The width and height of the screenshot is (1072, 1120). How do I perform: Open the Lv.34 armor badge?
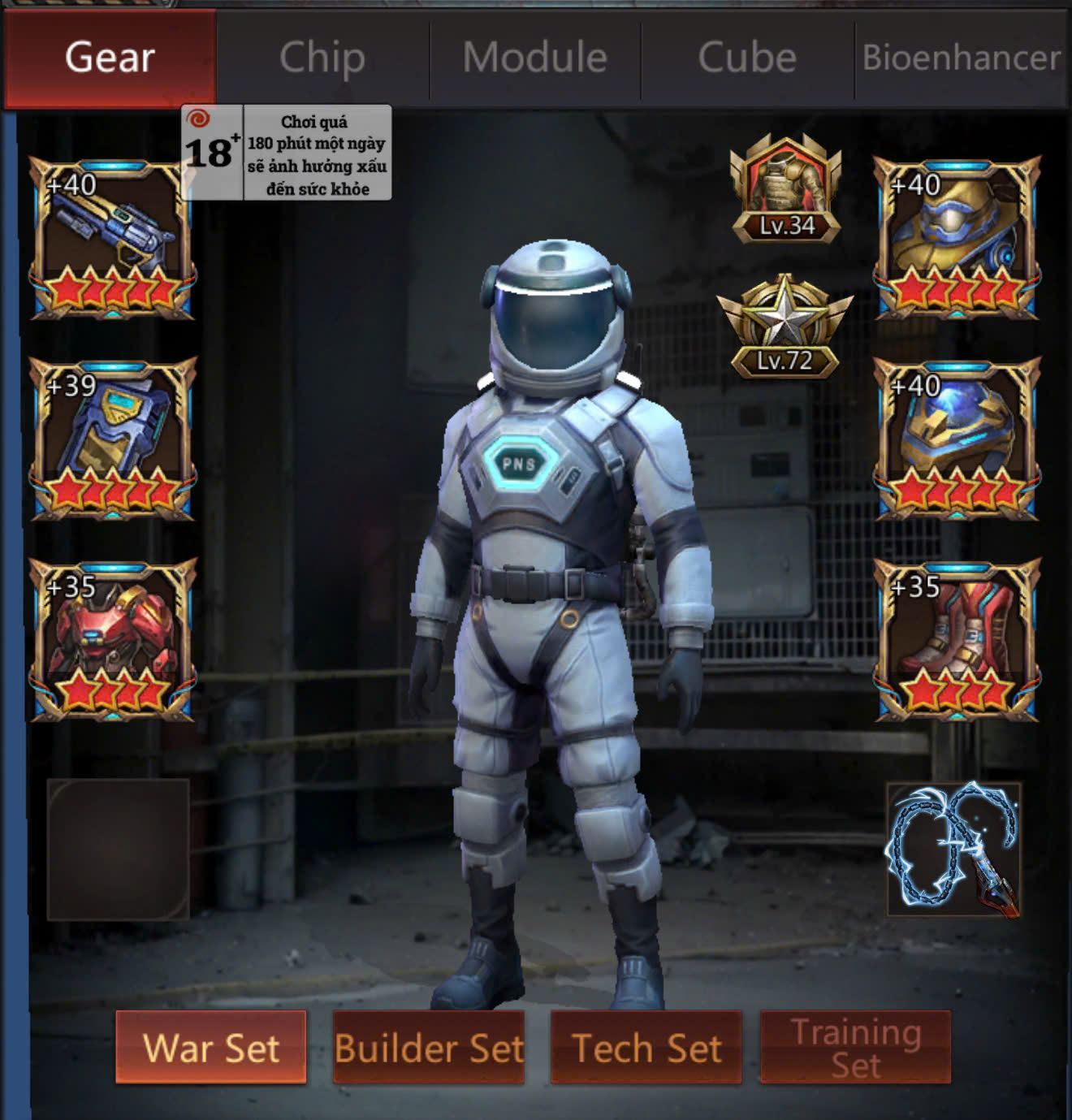click(x=785, y=190)
